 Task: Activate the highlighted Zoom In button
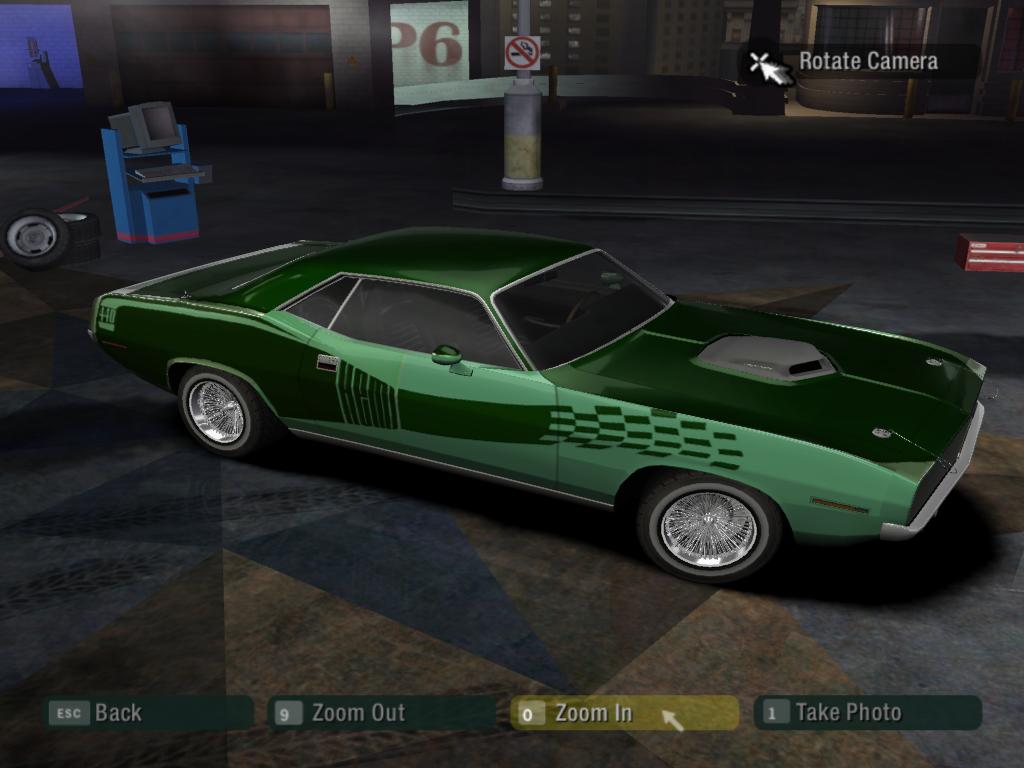point(623,713)
